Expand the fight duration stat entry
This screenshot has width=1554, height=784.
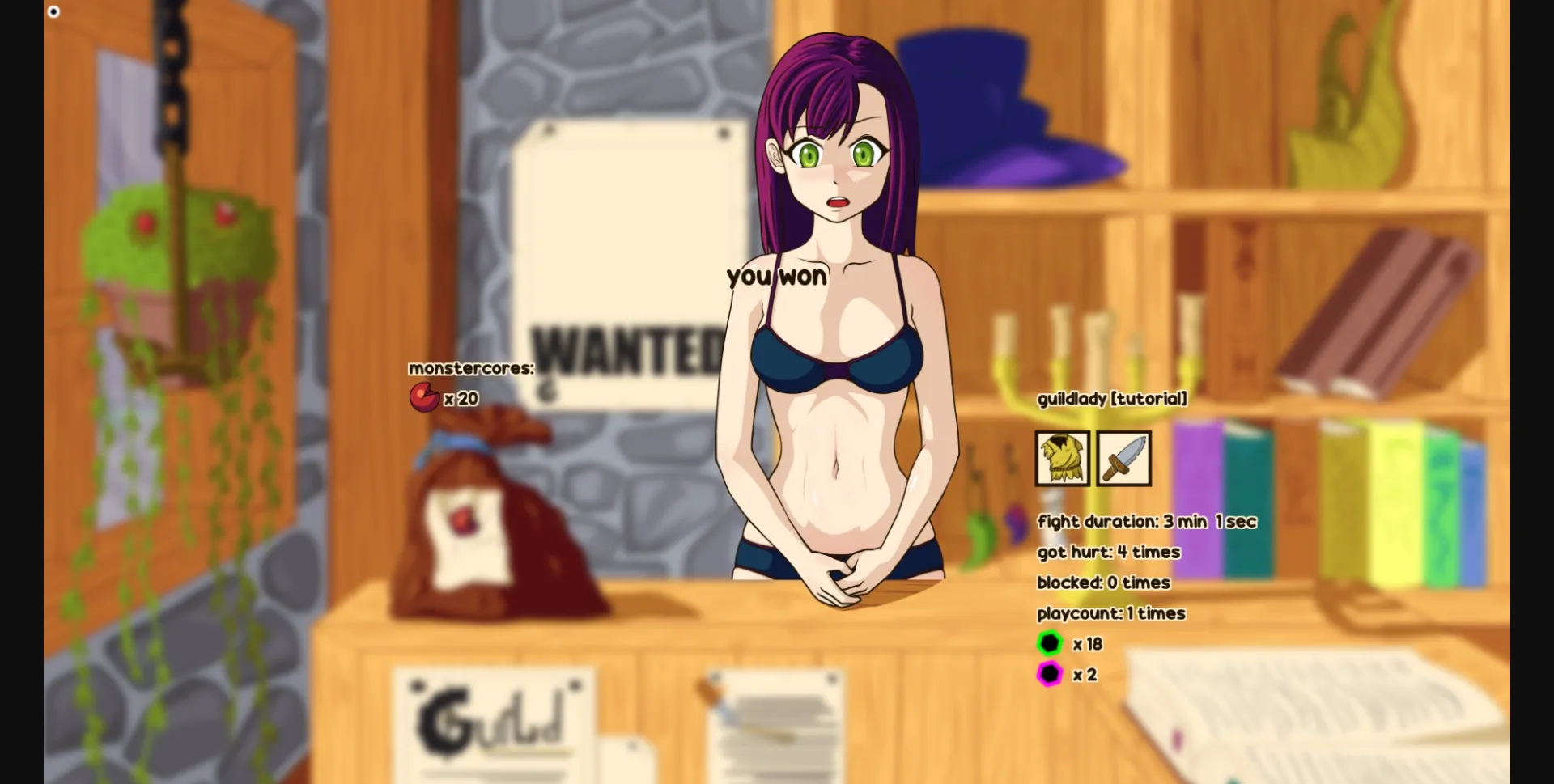pyautogui.click(x=1146, y=521)
